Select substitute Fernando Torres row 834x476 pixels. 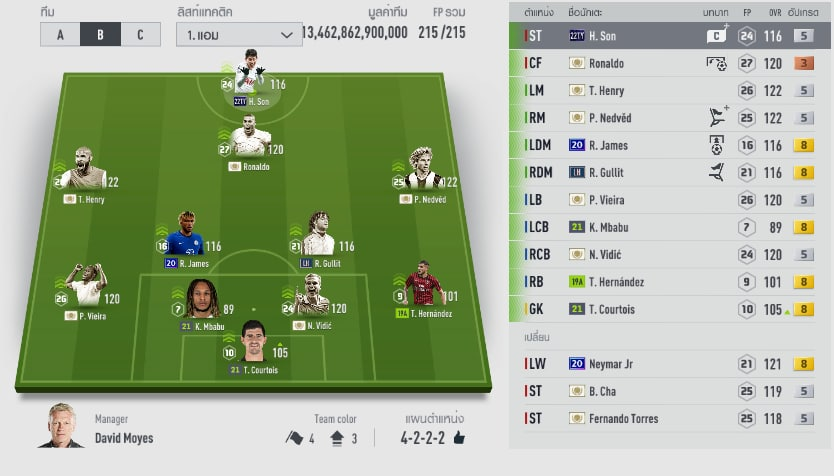671,418
